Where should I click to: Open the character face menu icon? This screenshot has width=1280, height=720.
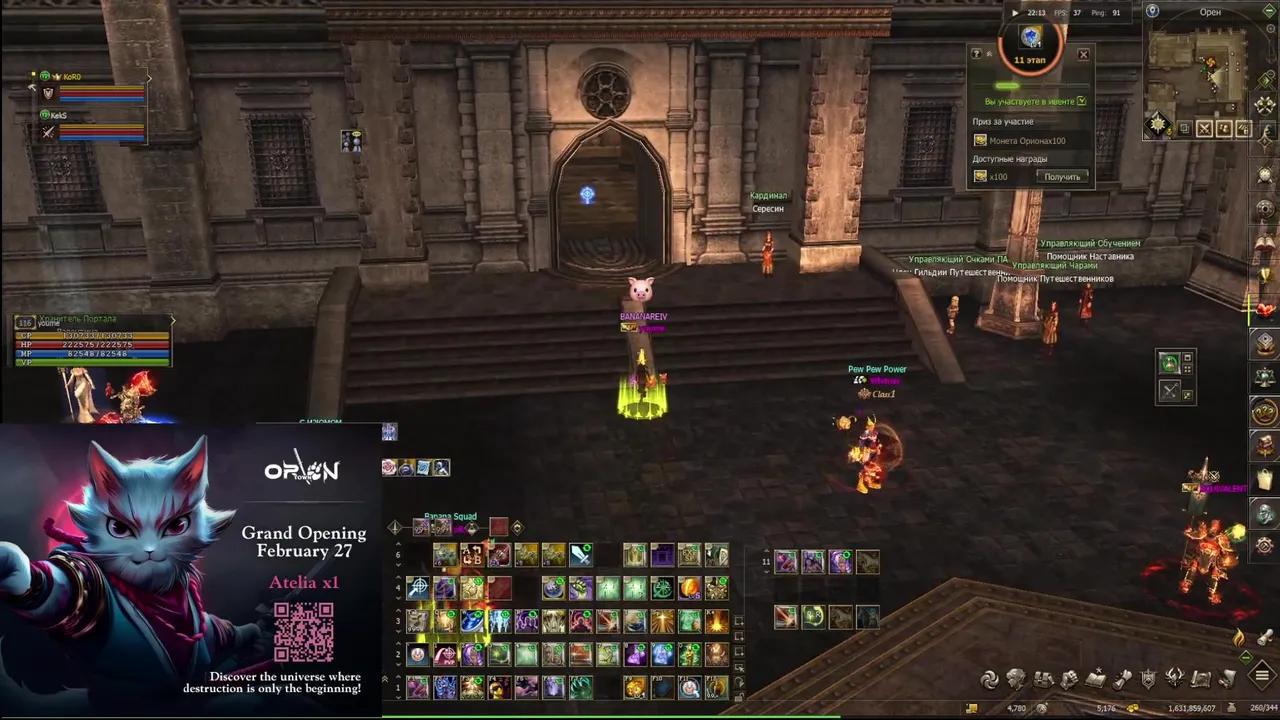1017,680
